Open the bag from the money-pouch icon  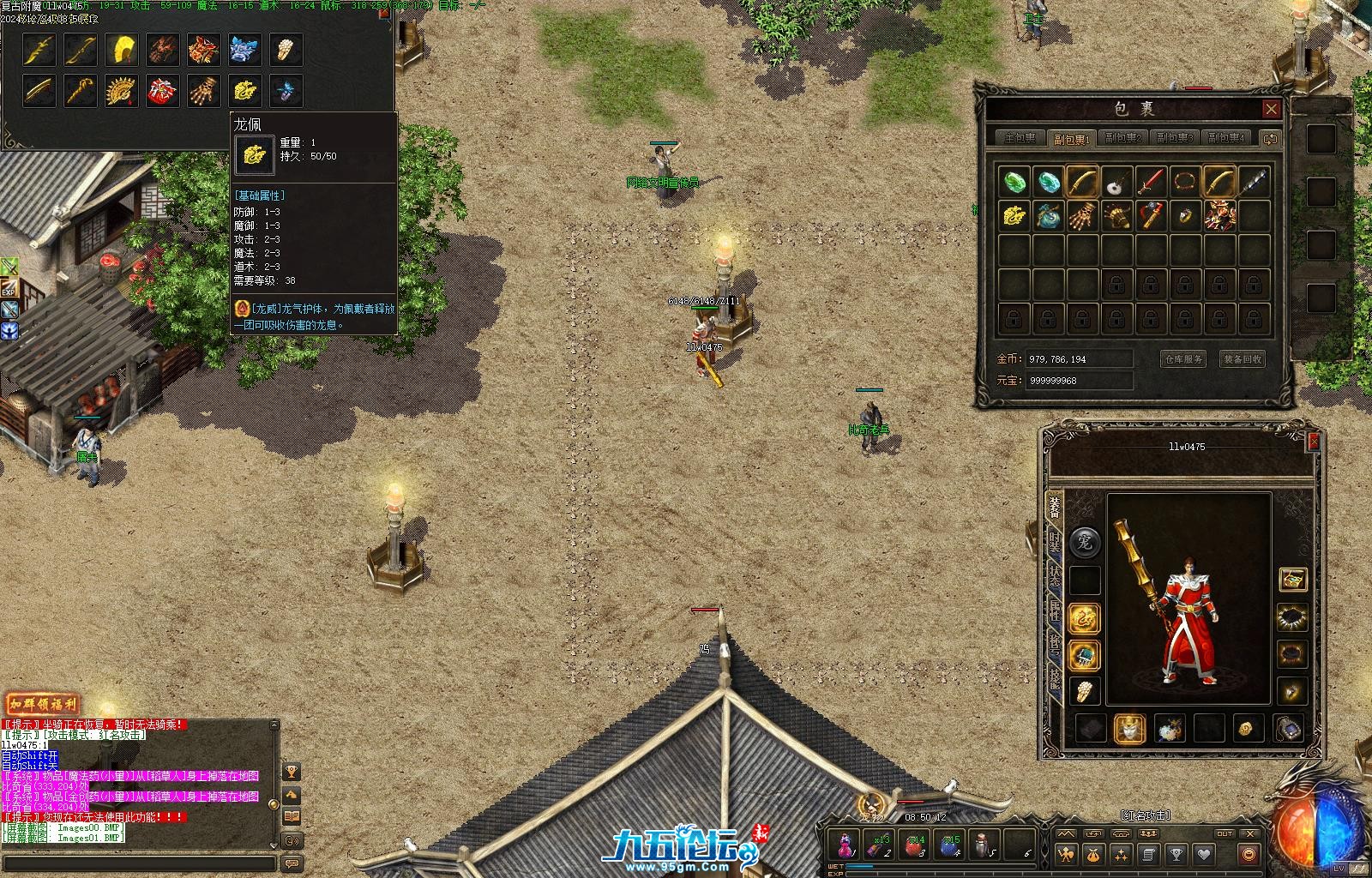1093,854
